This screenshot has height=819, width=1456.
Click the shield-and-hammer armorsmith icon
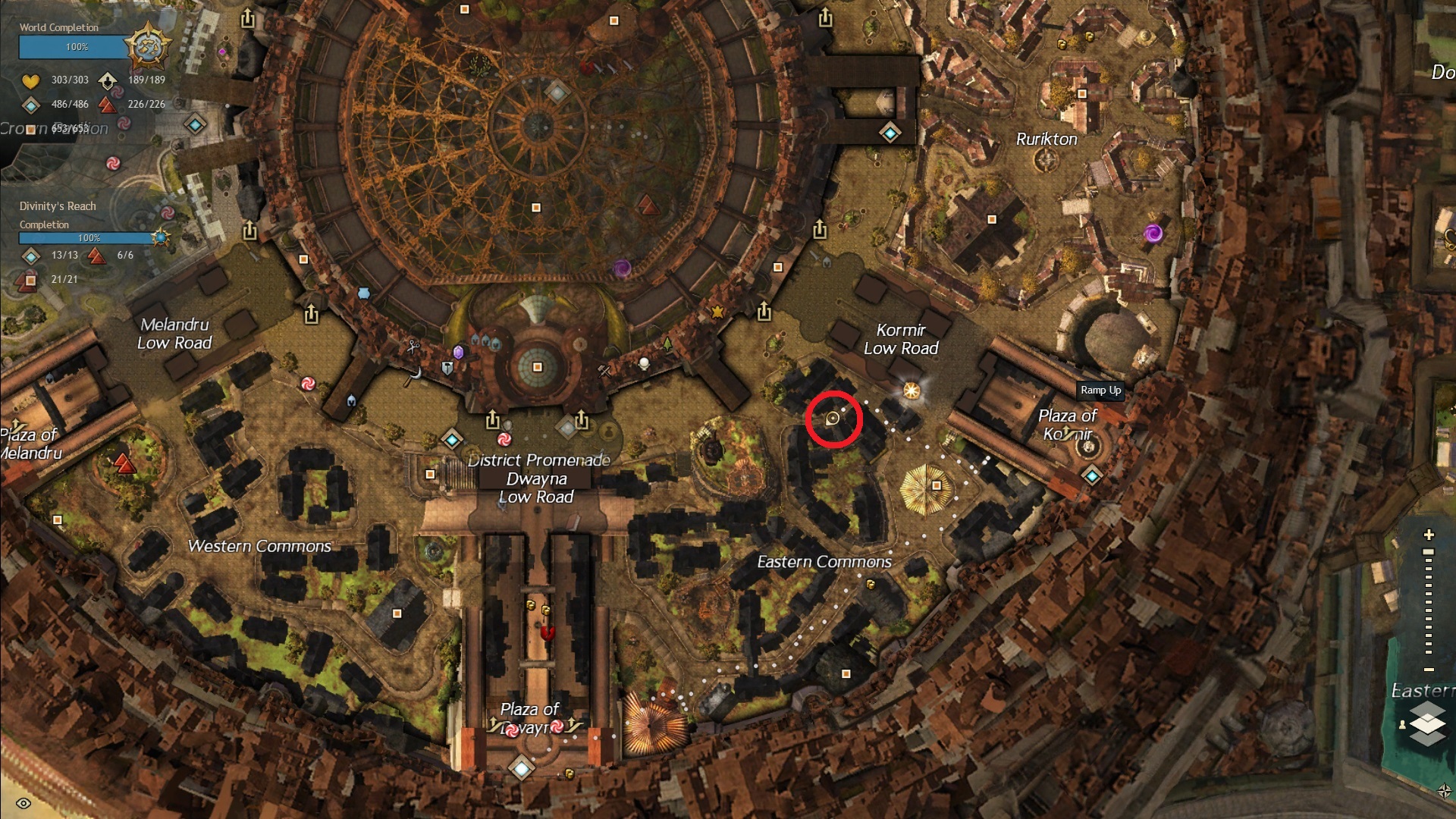click(447, 369)
